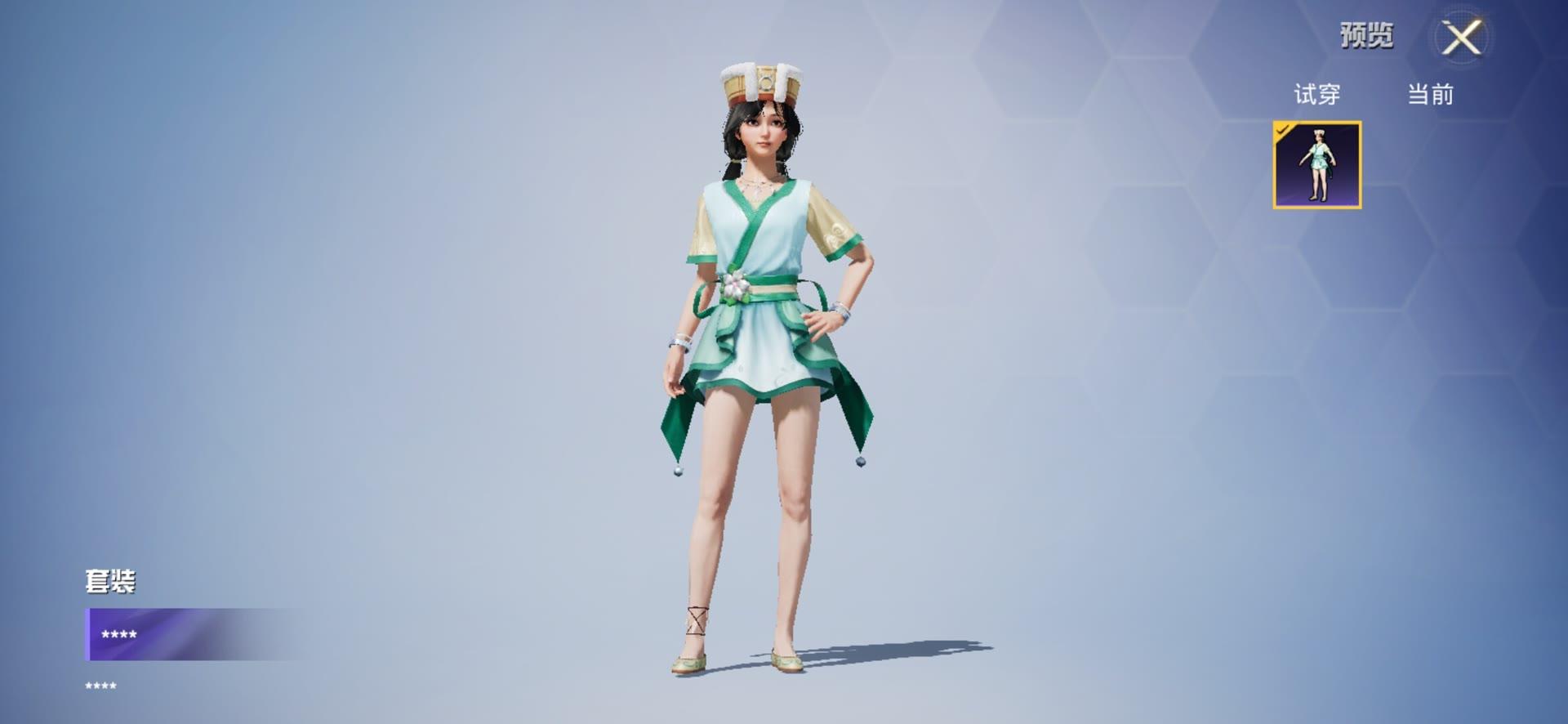Viewport: 1568px width, 724px height.
Task: Close the preview screen with the X
Action: (x=1461, y=38)
